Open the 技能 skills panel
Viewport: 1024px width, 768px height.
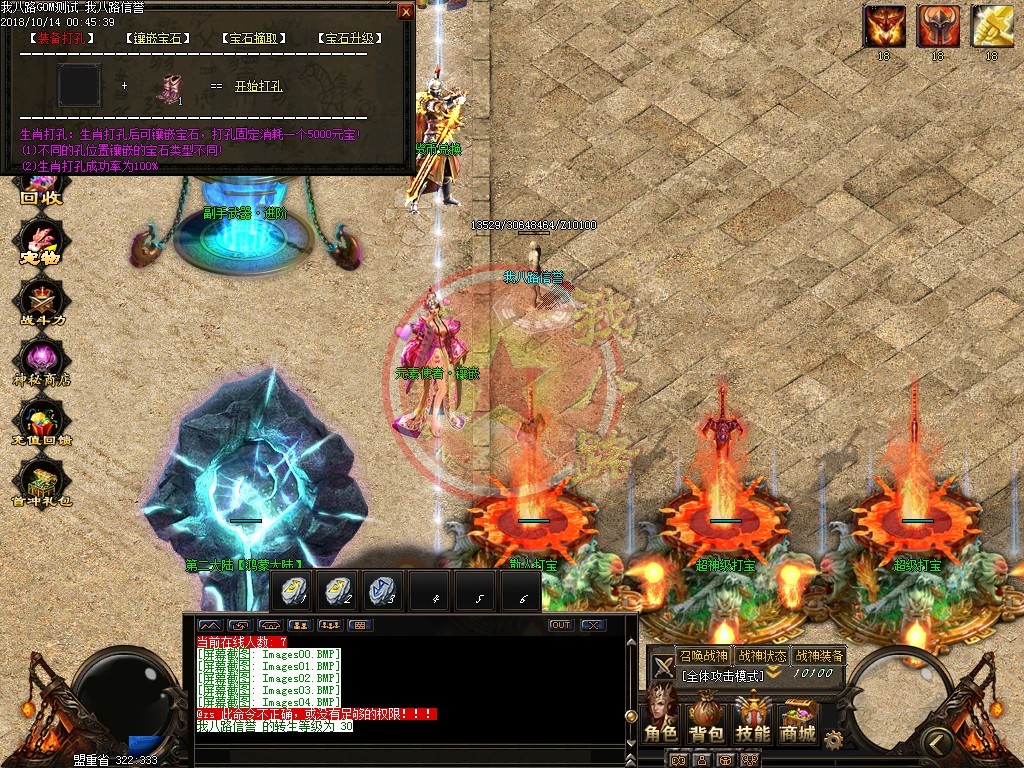point(753,720)
